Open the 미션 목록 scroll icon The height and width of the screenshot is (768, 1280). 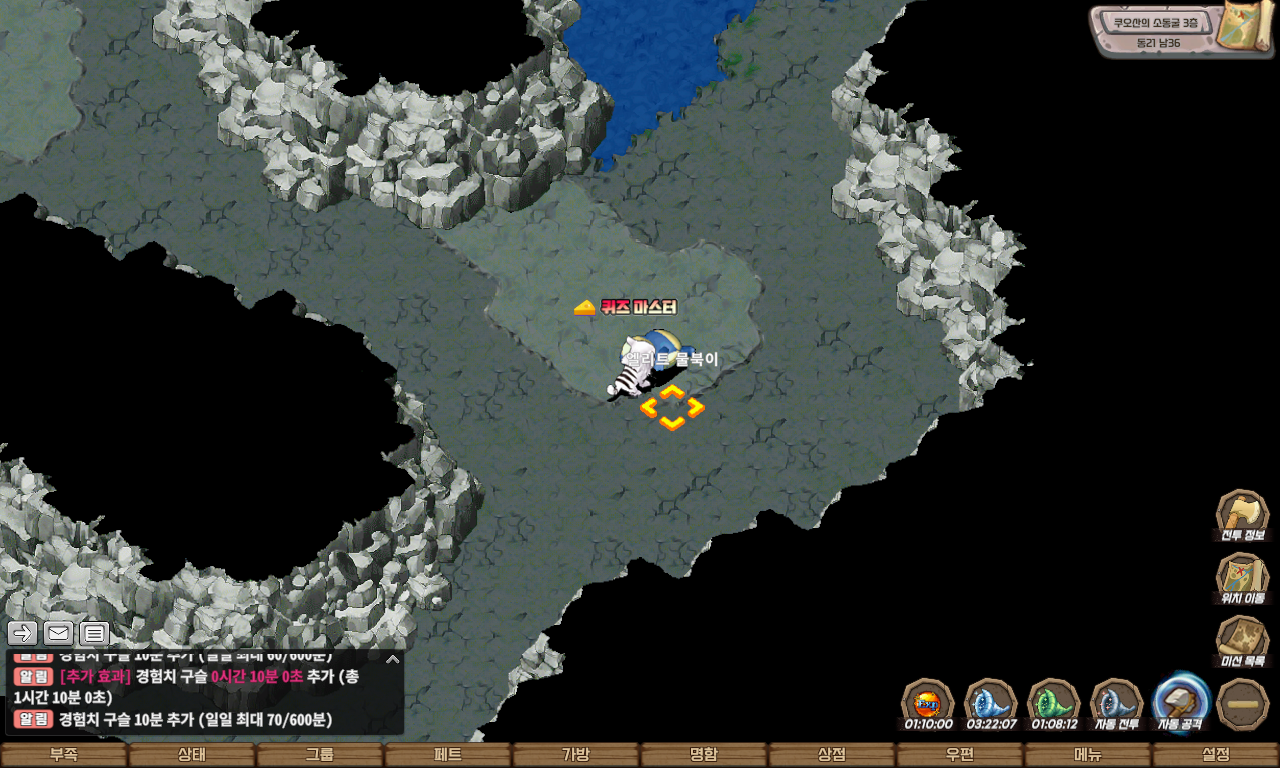[x=1242, y=642]
